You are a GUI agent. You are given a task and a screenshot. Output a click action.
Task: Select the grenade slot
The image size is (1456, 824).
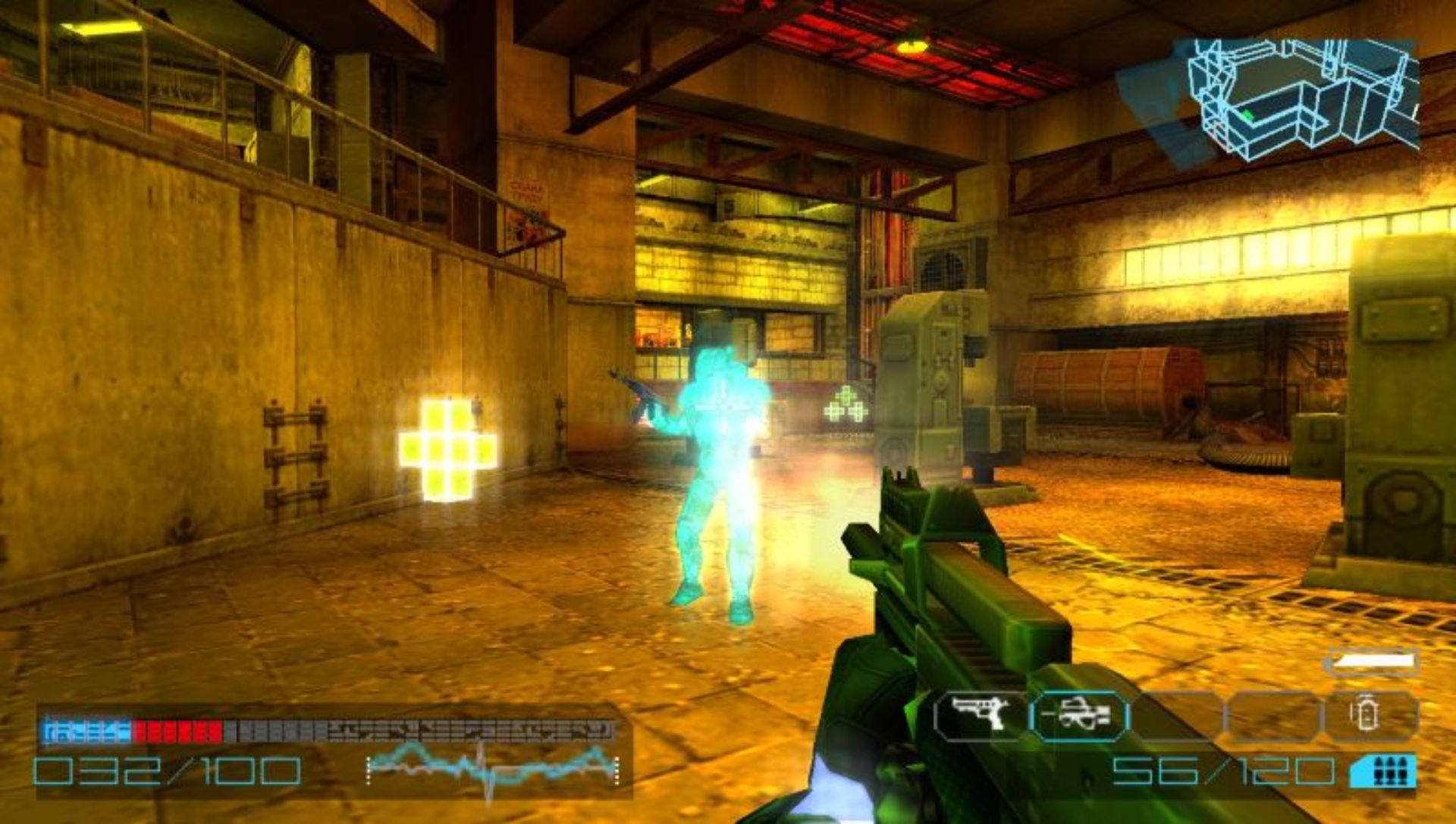(1370, 716)
